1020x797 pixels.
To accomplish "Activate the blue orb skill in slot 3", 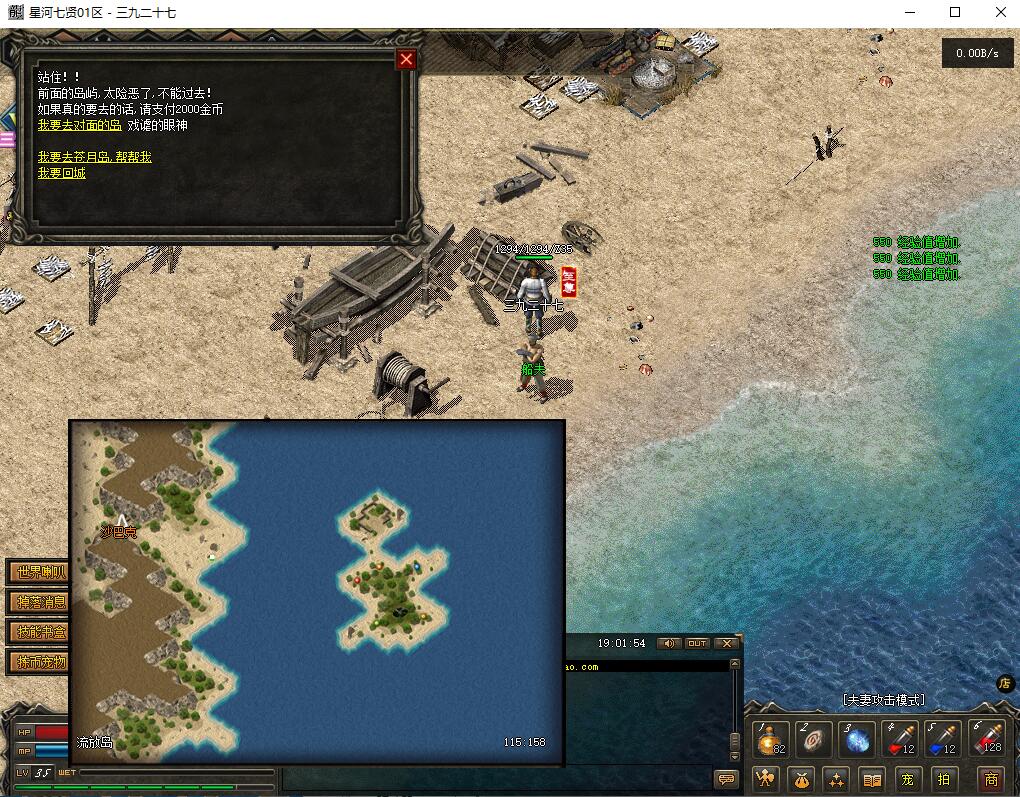I will click(857, 740).
